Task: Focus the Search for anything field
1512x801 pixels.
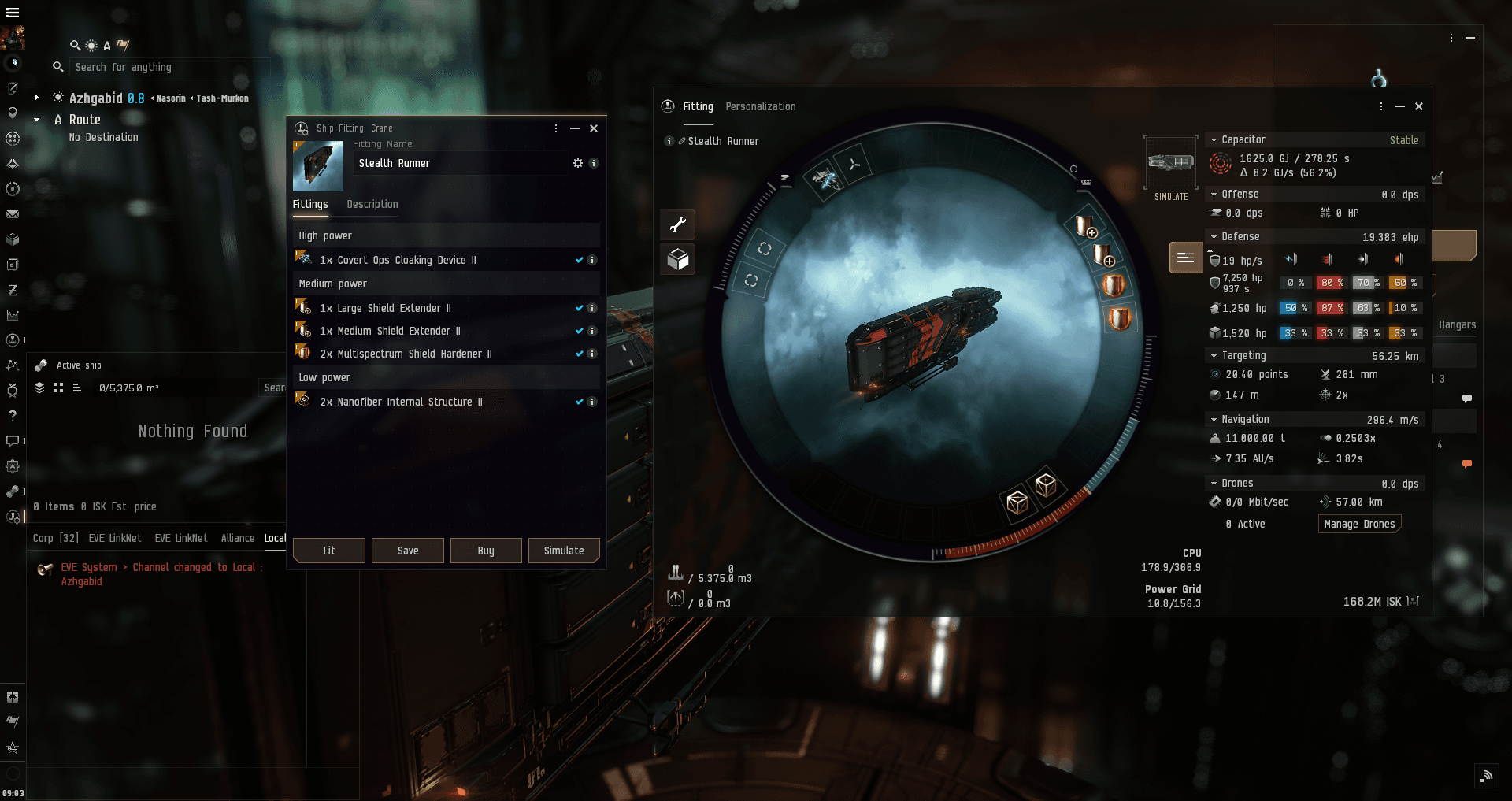Action: click(169, 67)
